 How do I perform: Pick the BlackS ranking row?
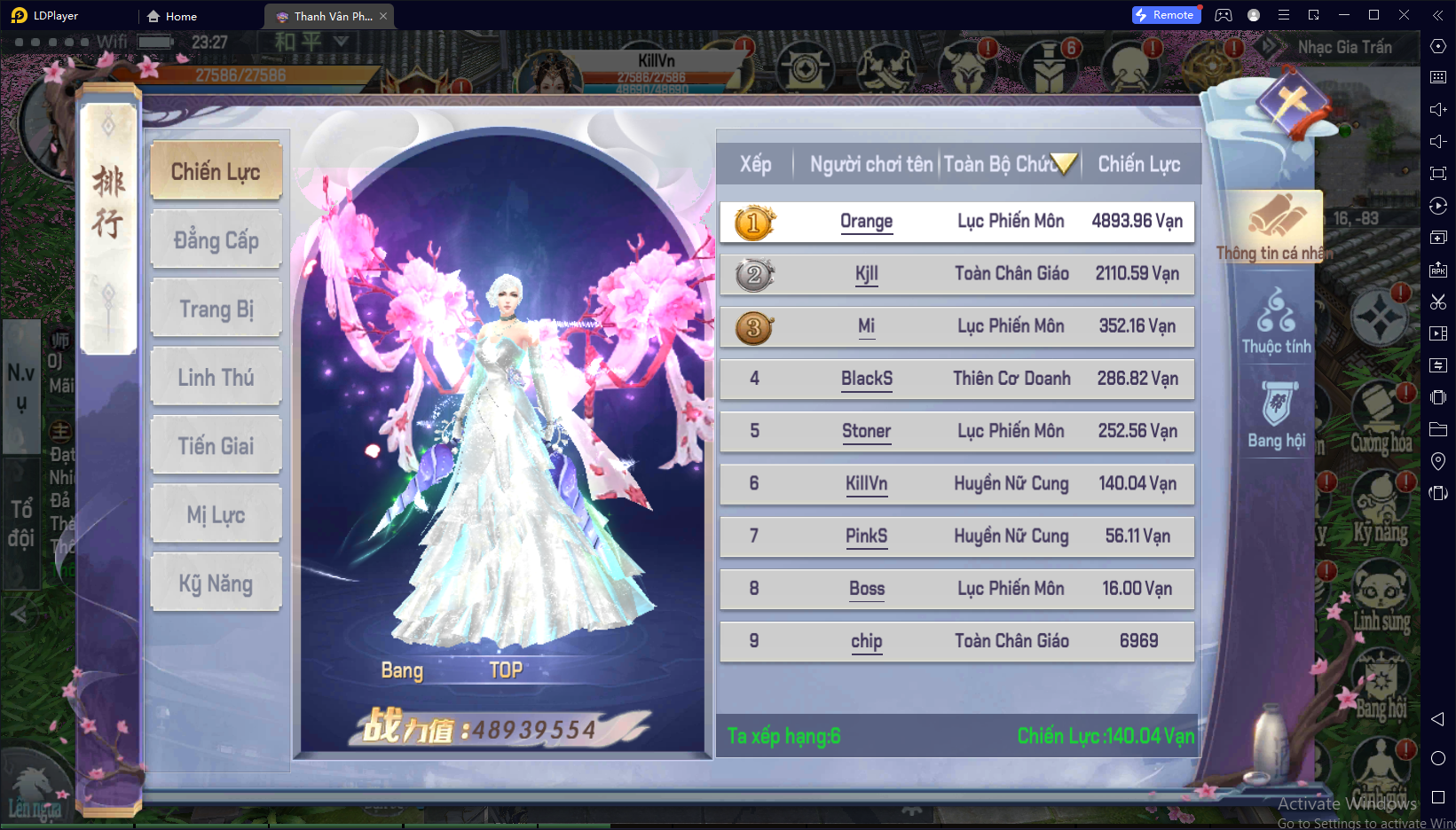[x=956, y=379]
